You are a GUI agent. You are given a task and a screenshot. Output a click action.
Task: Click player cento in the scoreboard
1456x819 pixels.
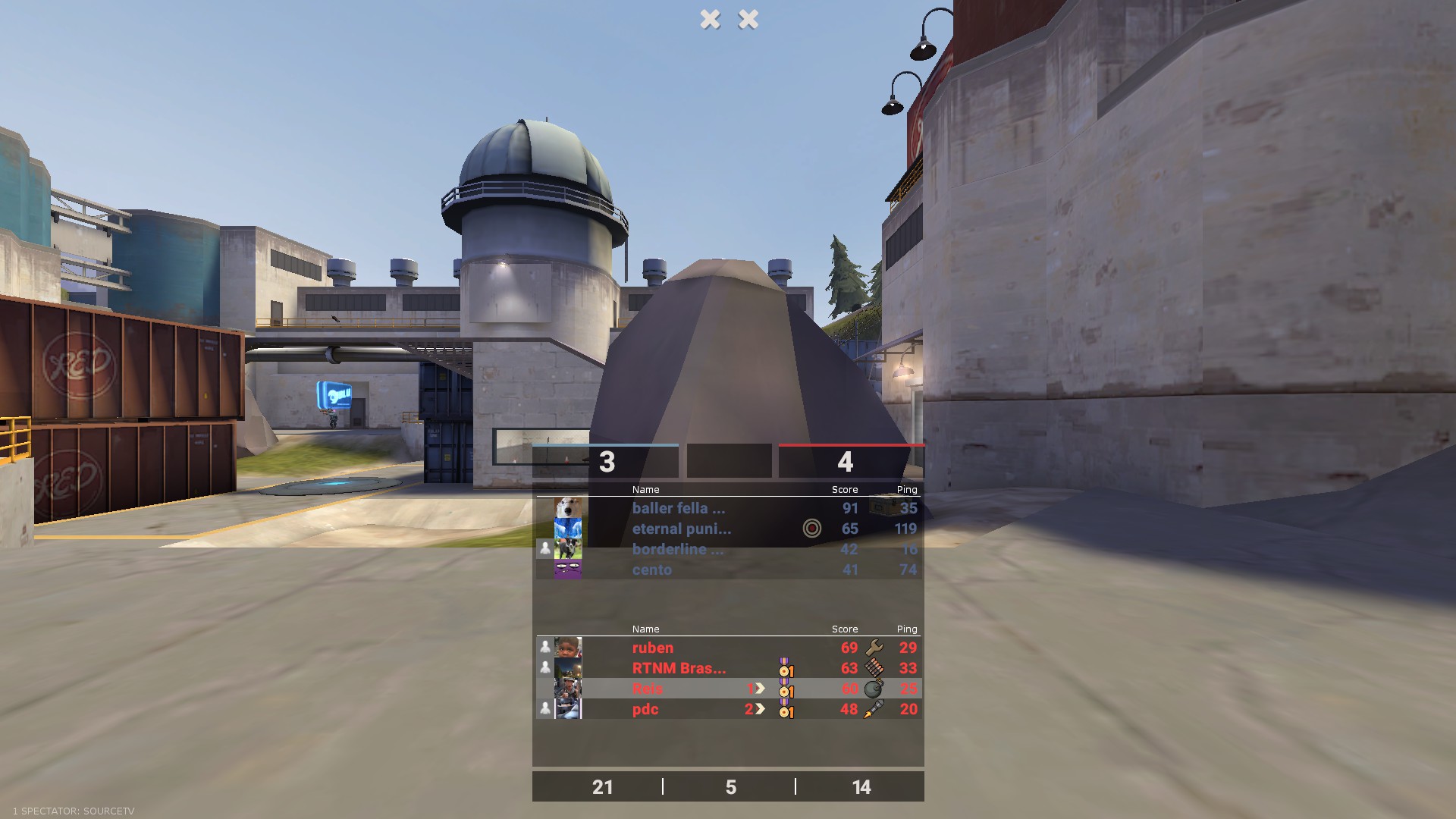coord(652,570)
